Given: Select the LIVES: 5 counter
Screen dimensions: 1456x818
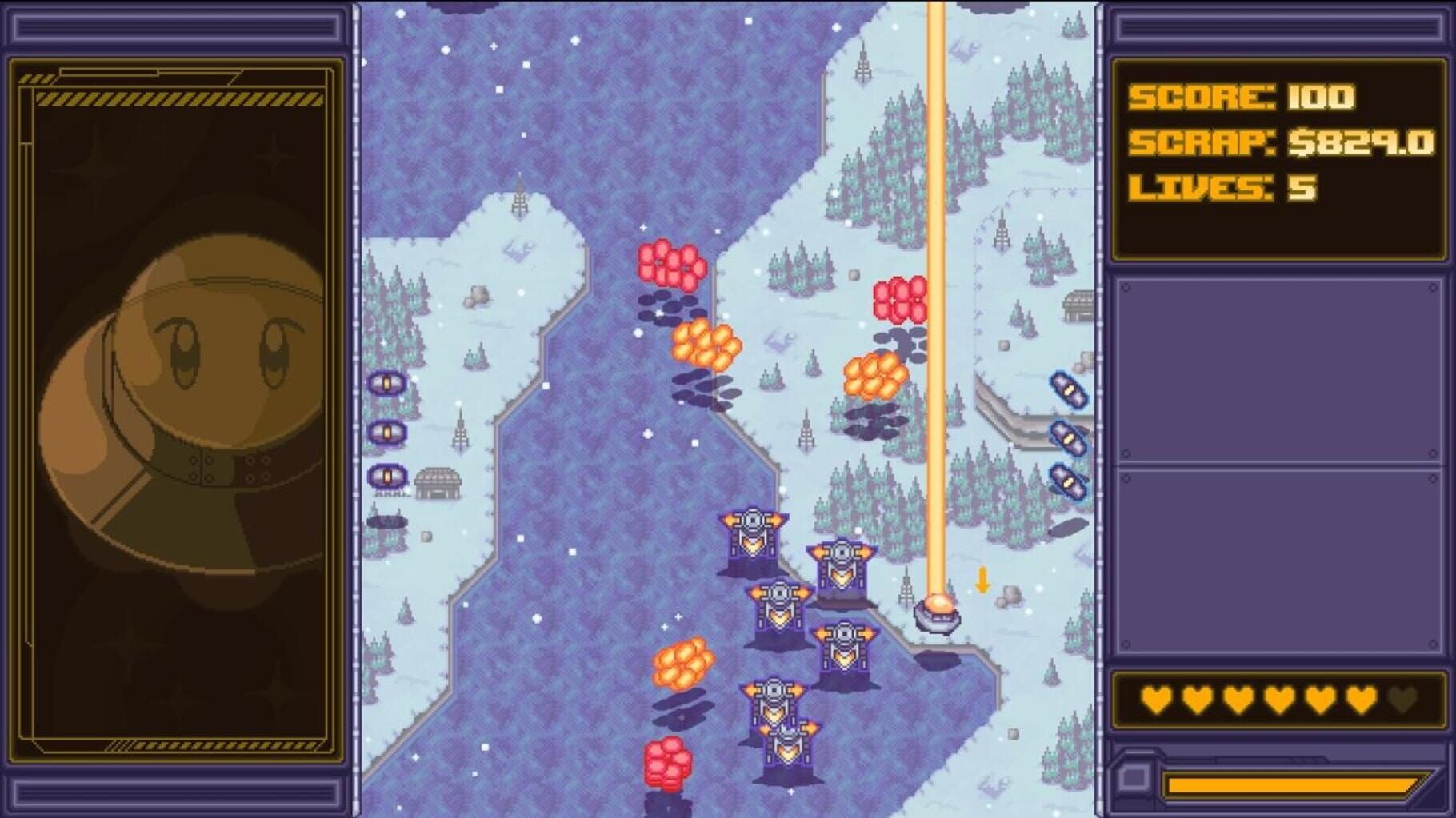Looking at the screenshot, I should click(1216, 186).
